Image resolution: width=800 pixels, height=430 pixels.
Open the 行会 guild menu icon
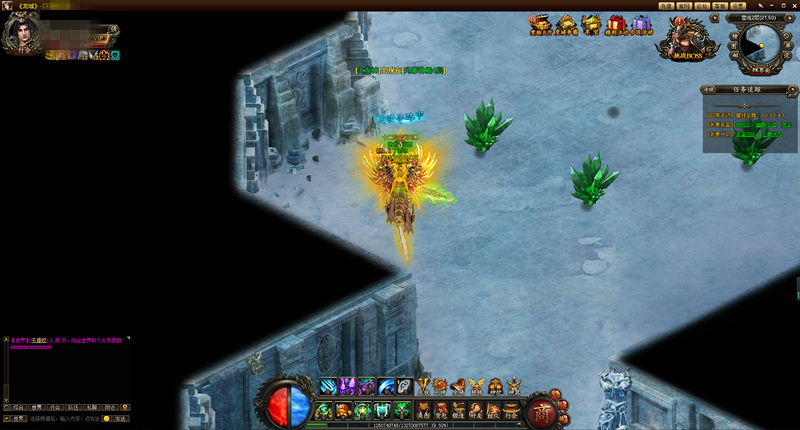point(511,409)
